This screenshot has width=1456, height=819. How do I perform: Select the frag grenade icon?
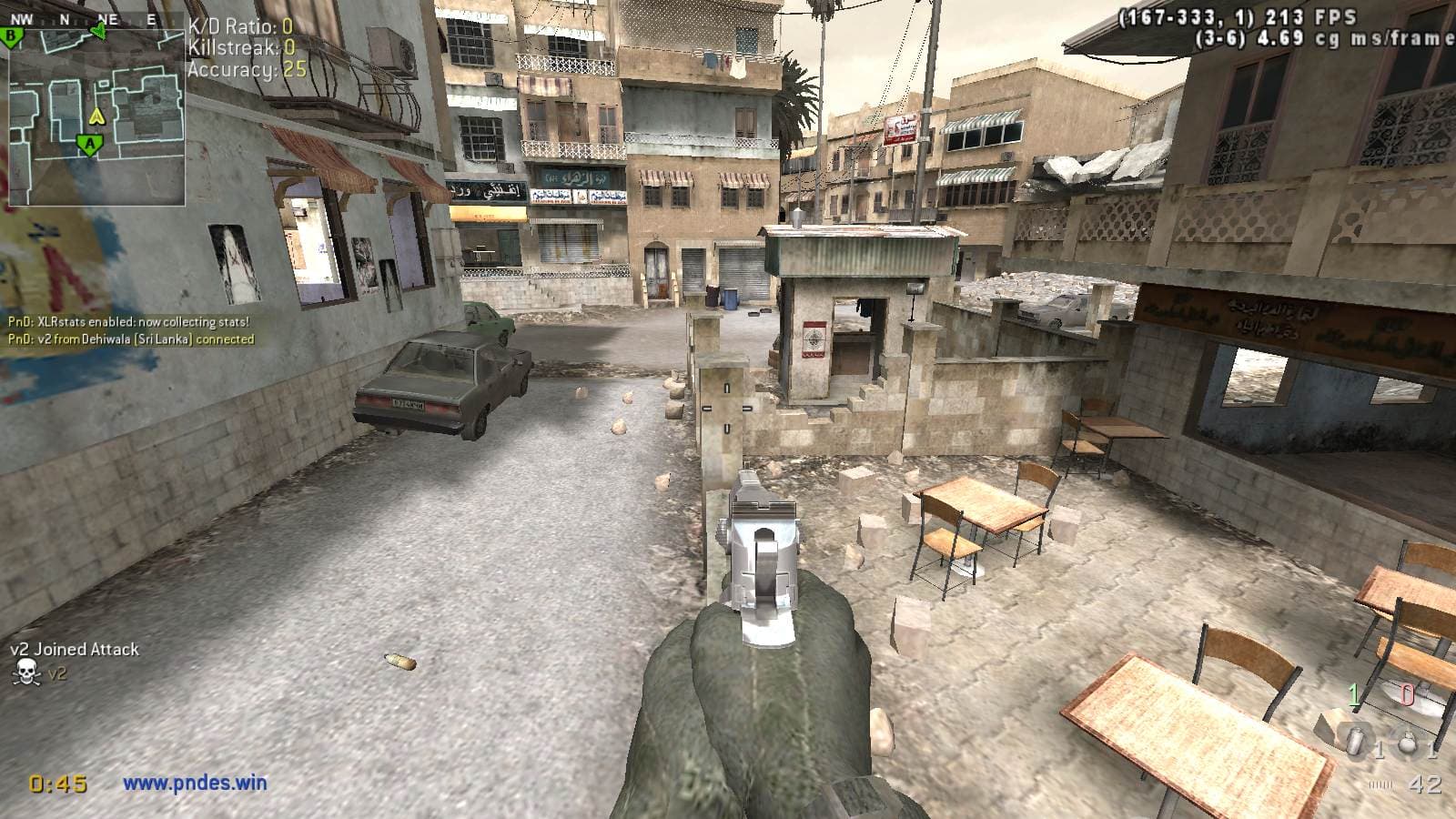(x=1408, y=742)
